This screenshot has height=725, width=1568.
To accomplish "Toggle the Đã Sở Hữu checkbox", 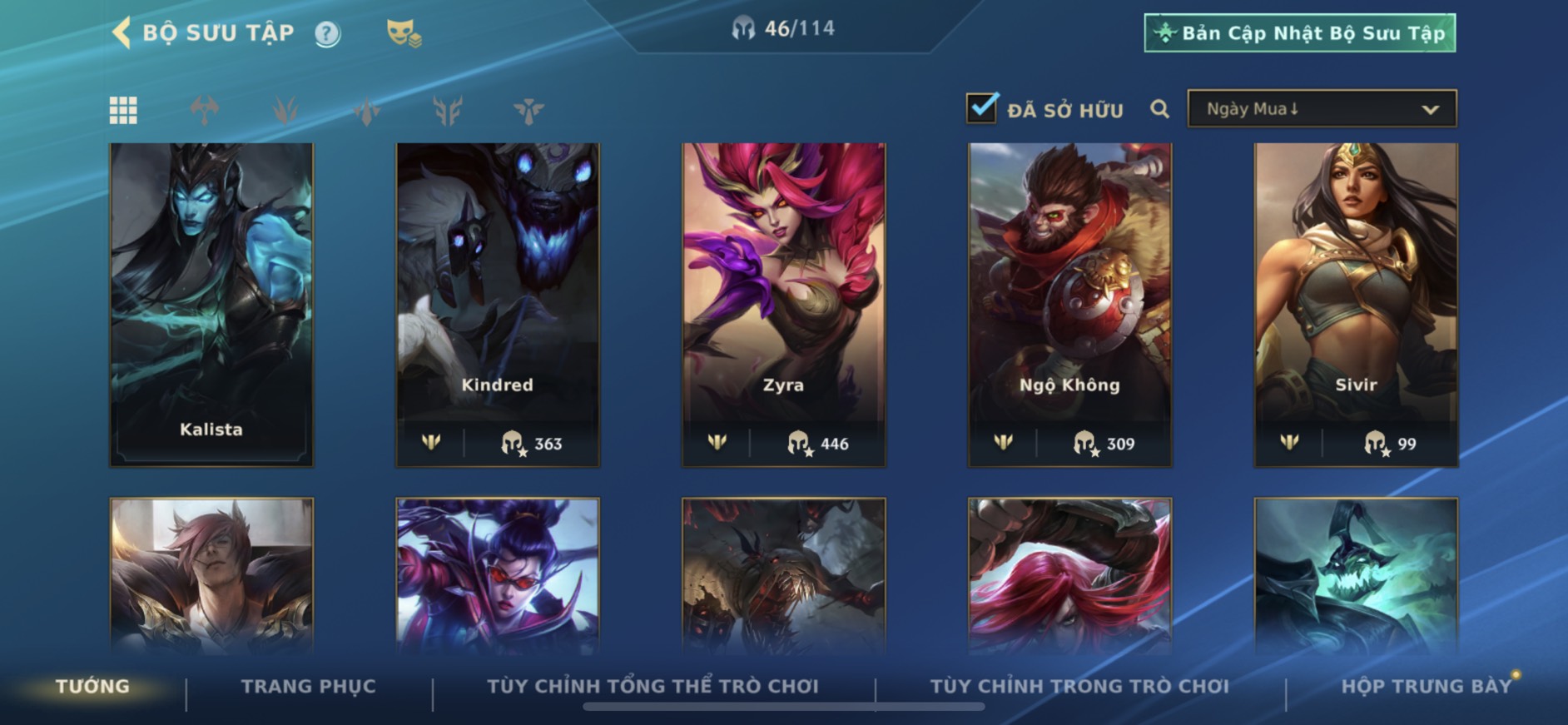I will [982, 108].
